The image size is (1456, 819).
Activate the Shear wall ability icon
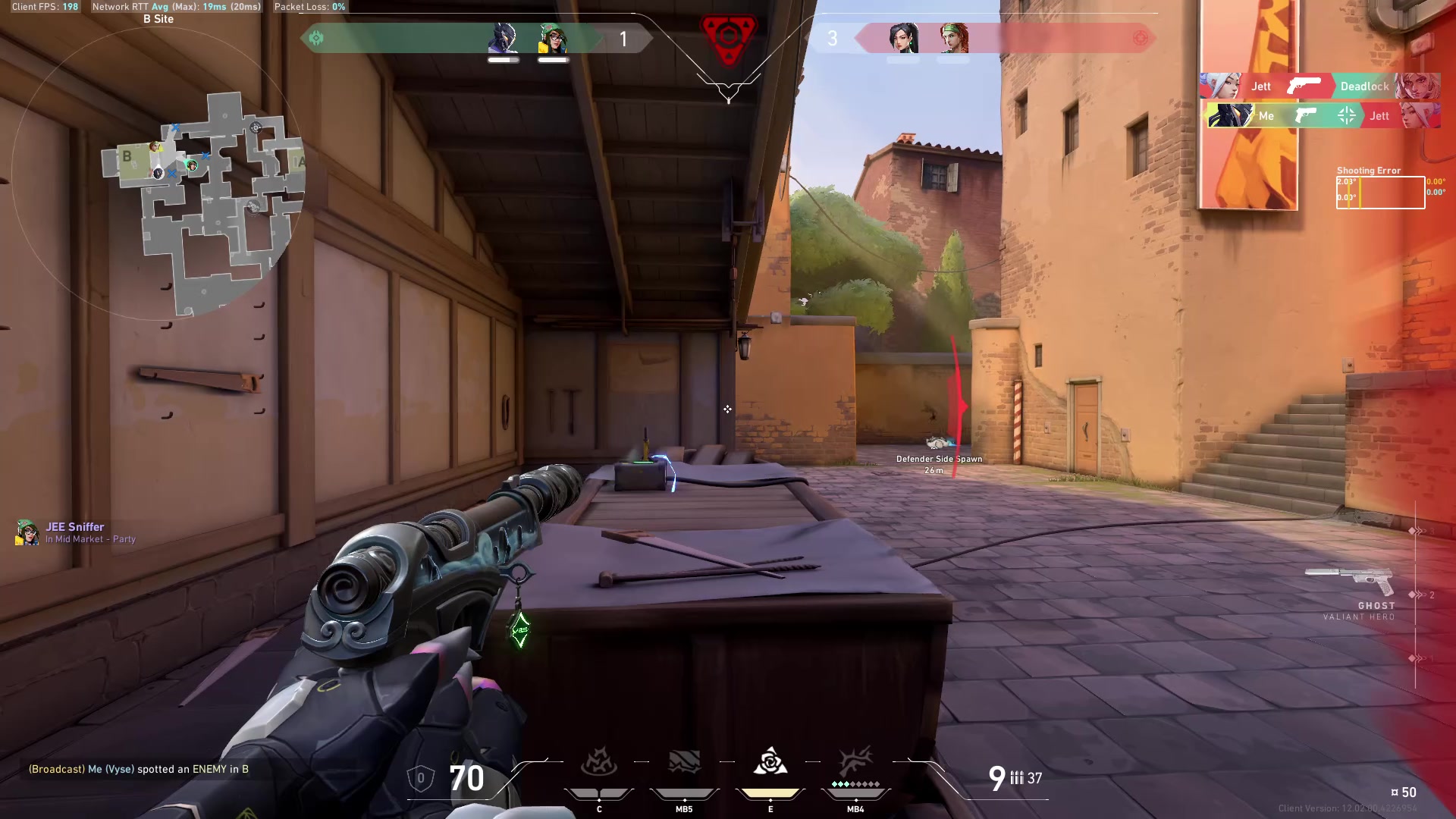click(682, 762)
